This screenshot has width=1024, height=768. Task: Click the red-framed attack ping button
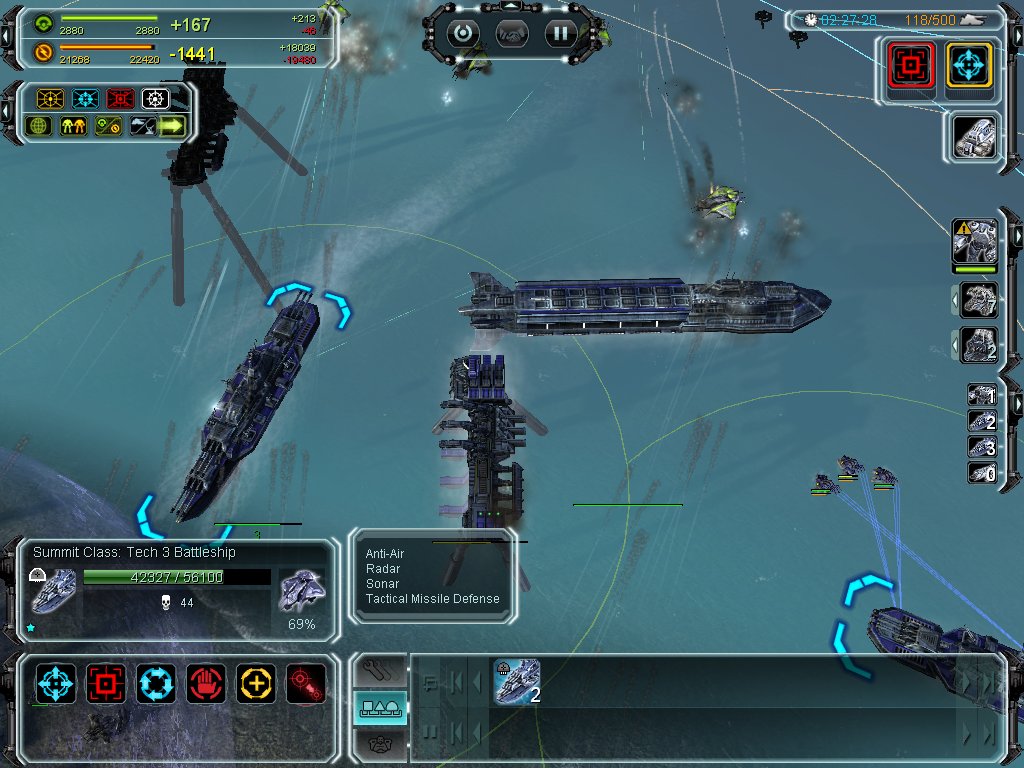(911, 65)
